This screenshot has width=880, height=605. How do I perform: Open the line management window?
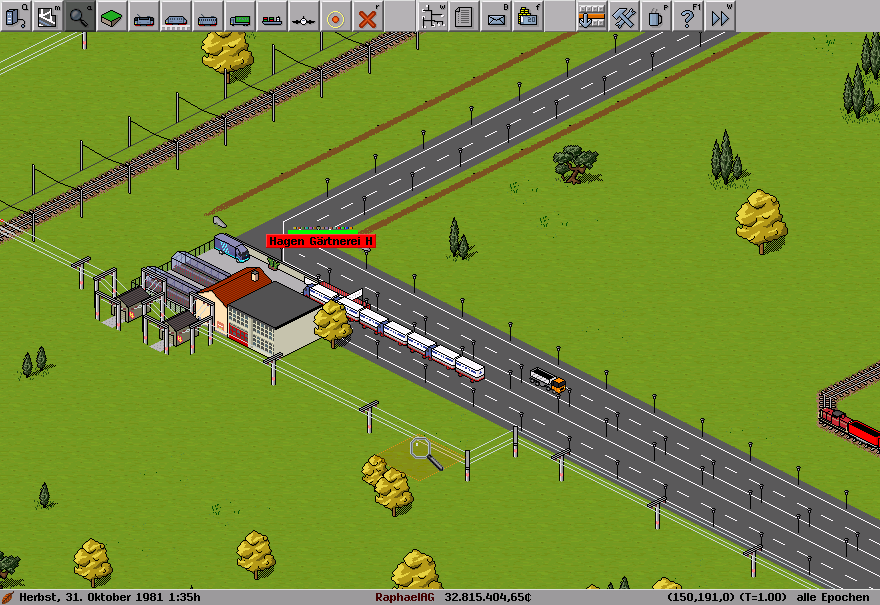(x=432, y=16)
